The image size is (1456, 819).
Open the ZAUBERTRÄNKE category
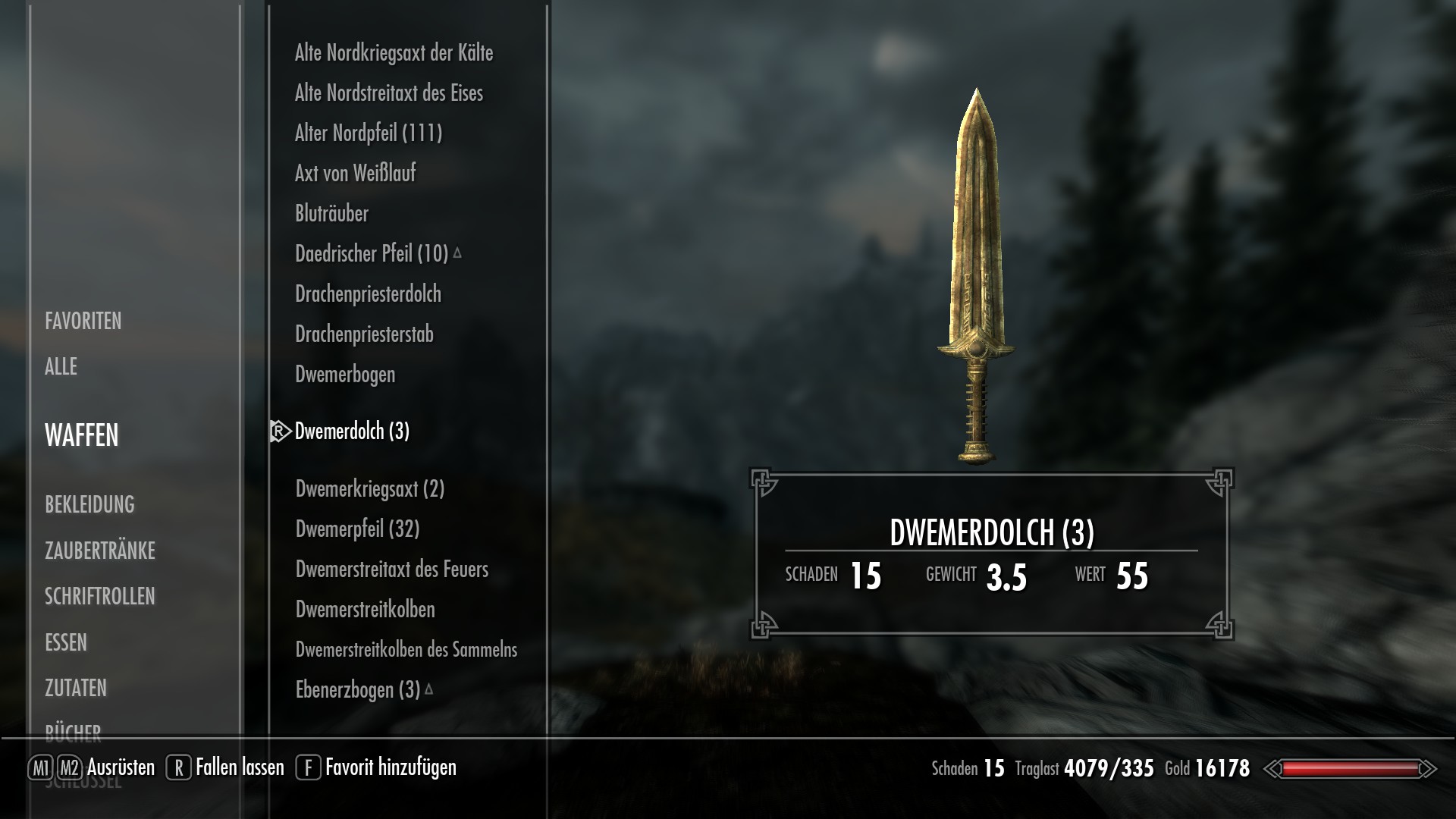[x=100, y=551]
